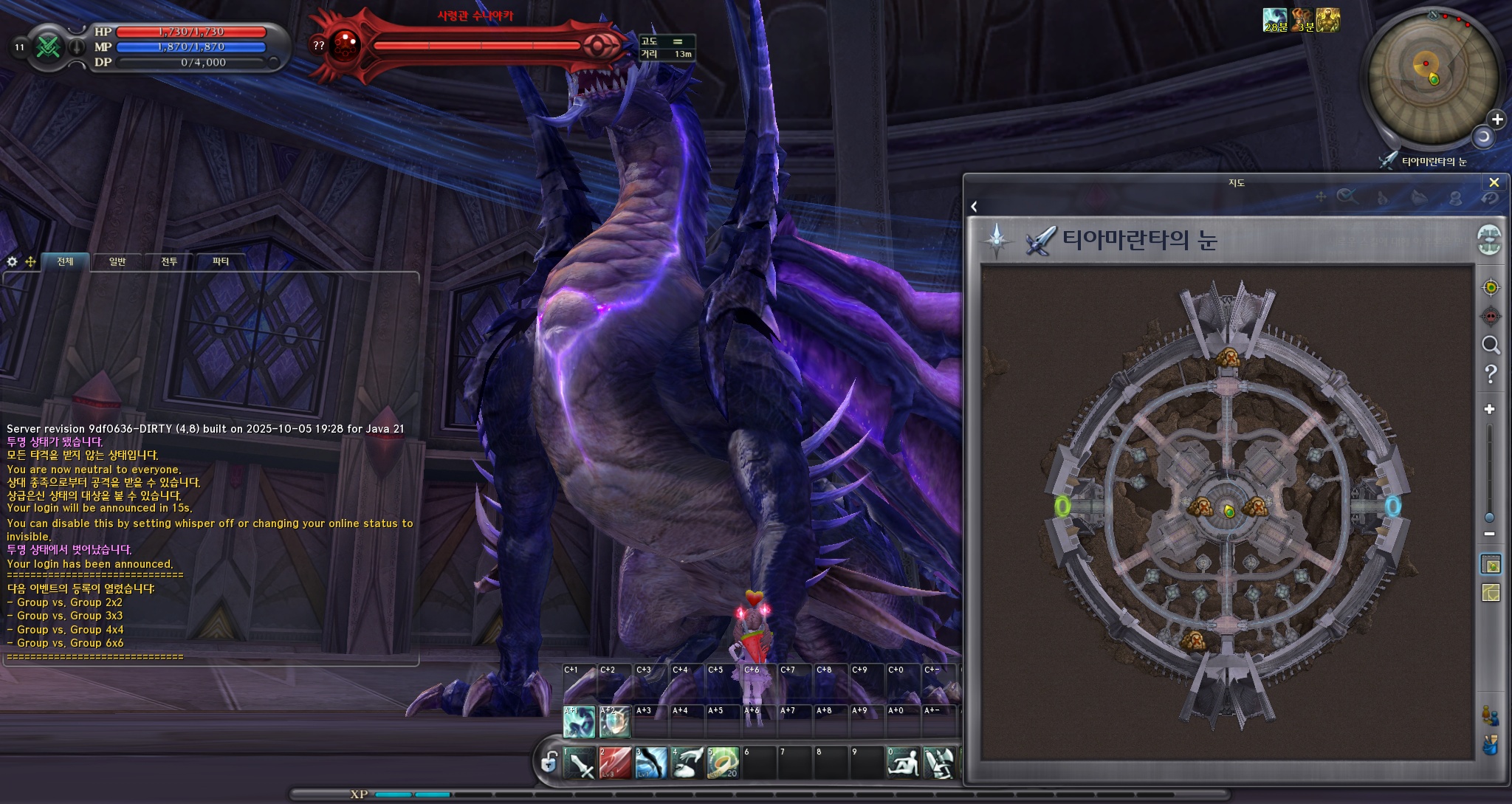Click the map's magnifying glass search icon

point(1491,346)
